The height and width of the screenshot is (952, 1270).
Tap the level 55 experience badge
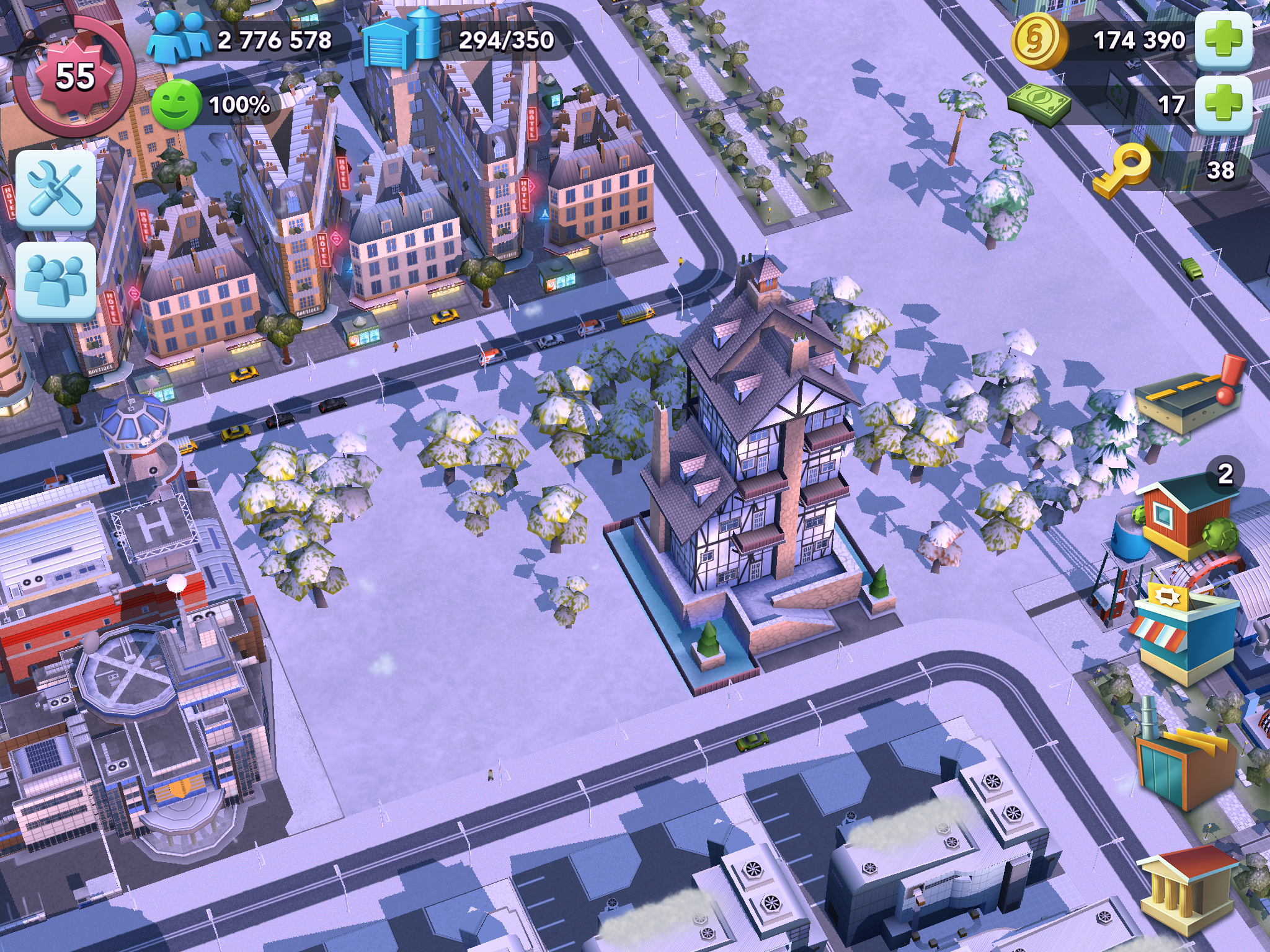pyautogui.click(x=74, y=76)
